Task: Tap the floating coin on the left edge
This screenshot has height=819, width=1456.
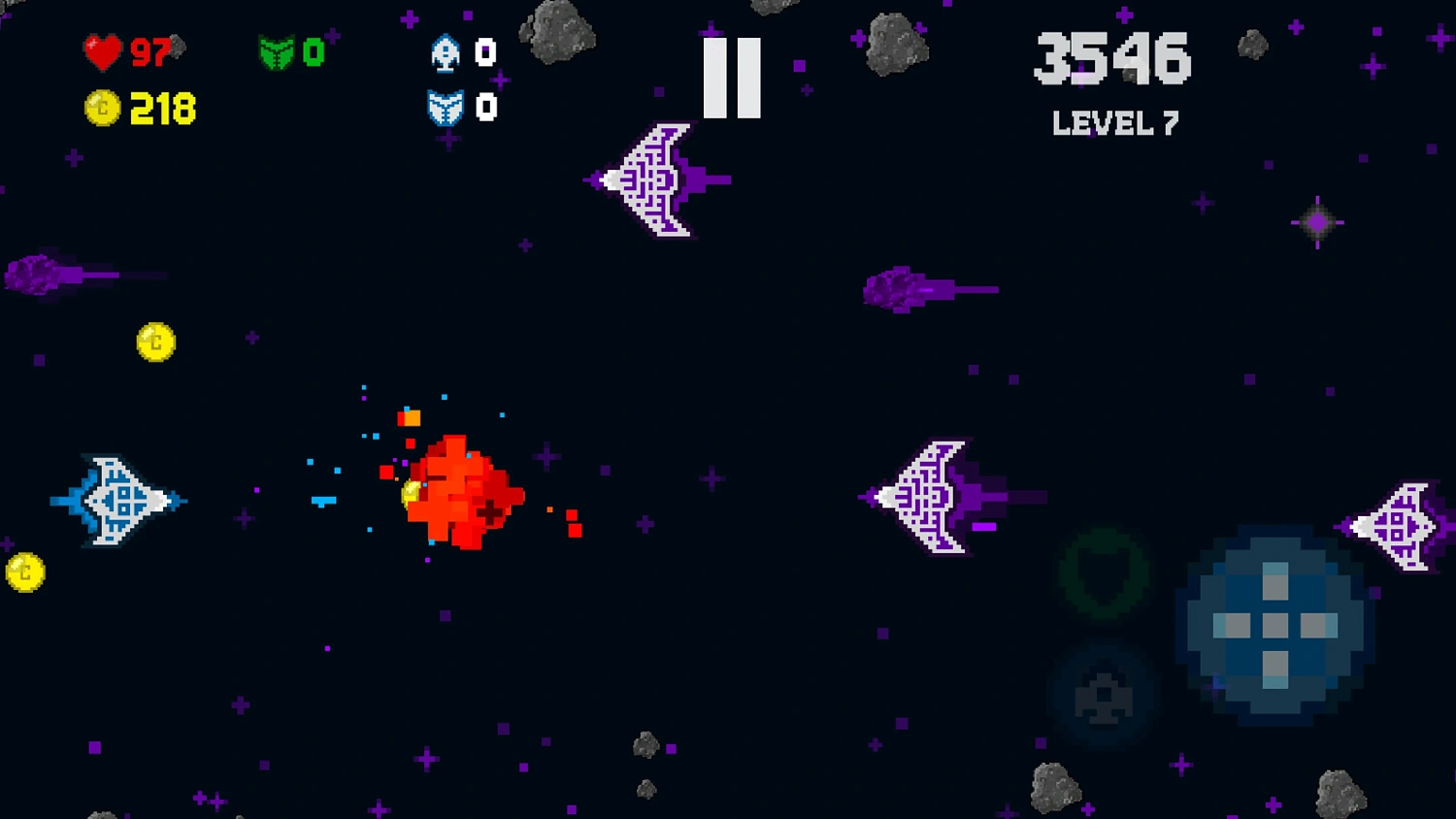Action: click(26, 571)
